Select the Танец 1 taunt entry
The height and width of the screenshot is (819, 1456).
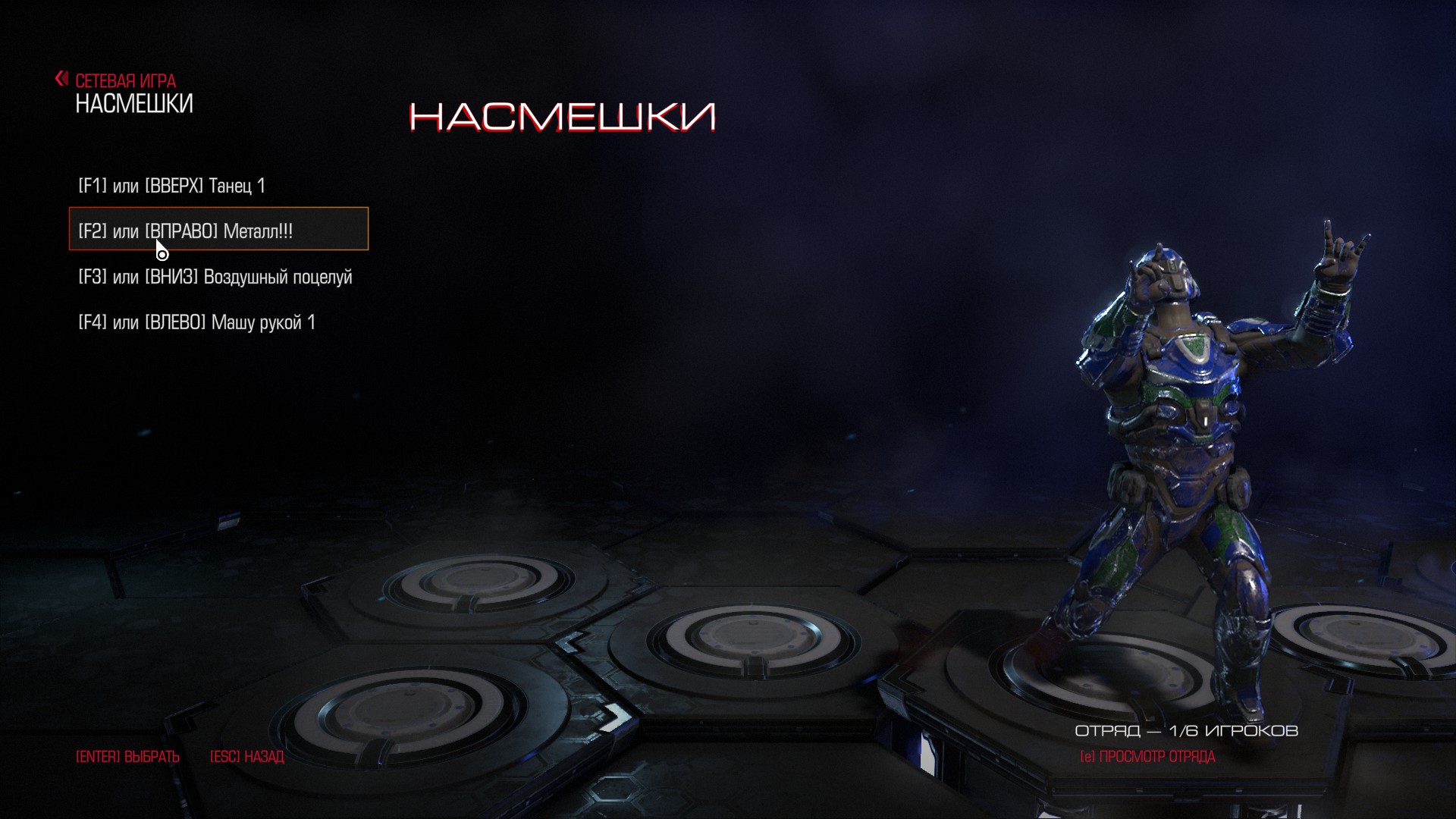click(x=172, y=186)
